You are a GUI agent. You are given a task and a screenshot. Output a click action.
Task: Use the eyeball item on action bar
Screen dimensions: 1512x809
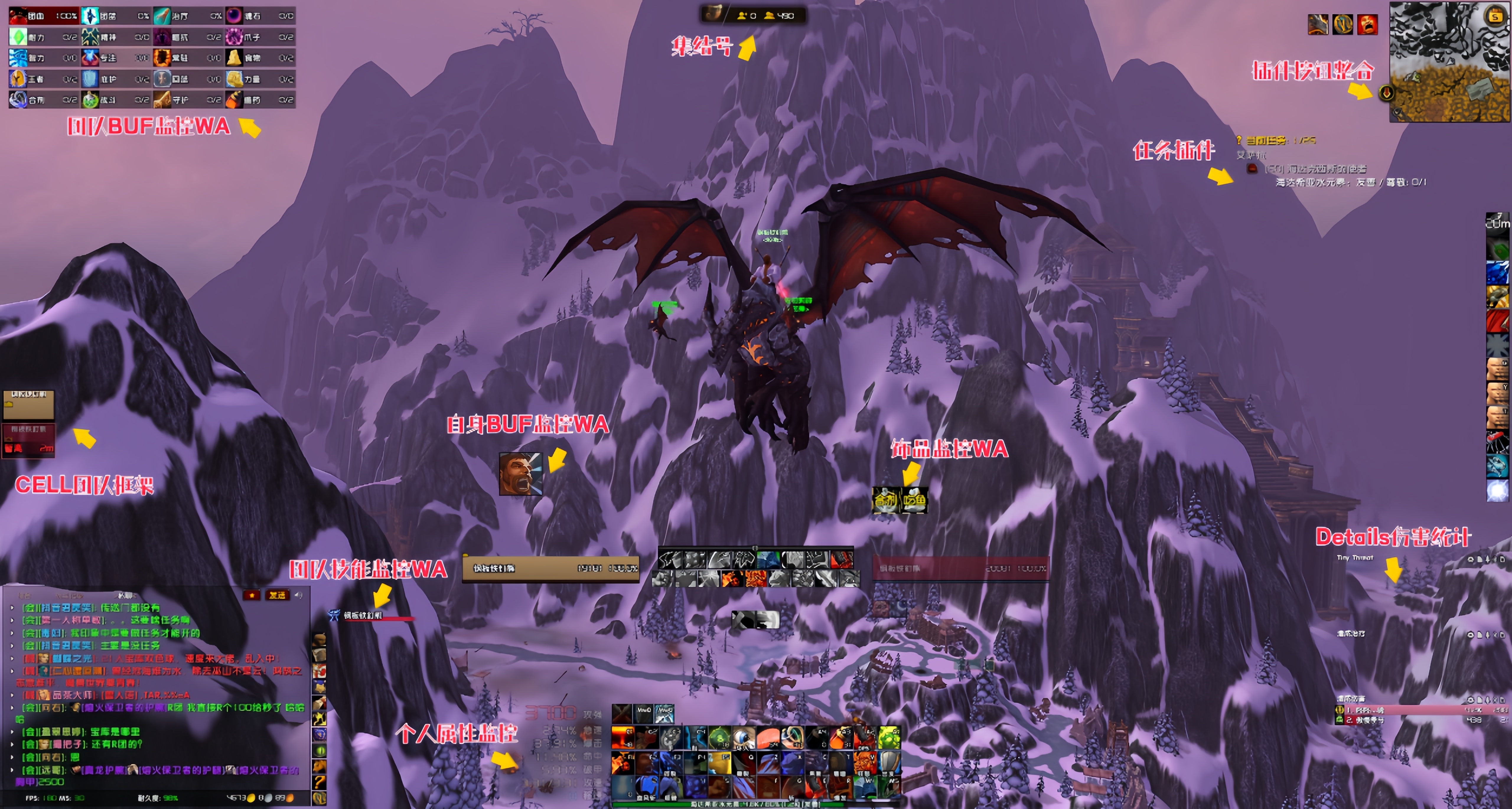point(743,738)
